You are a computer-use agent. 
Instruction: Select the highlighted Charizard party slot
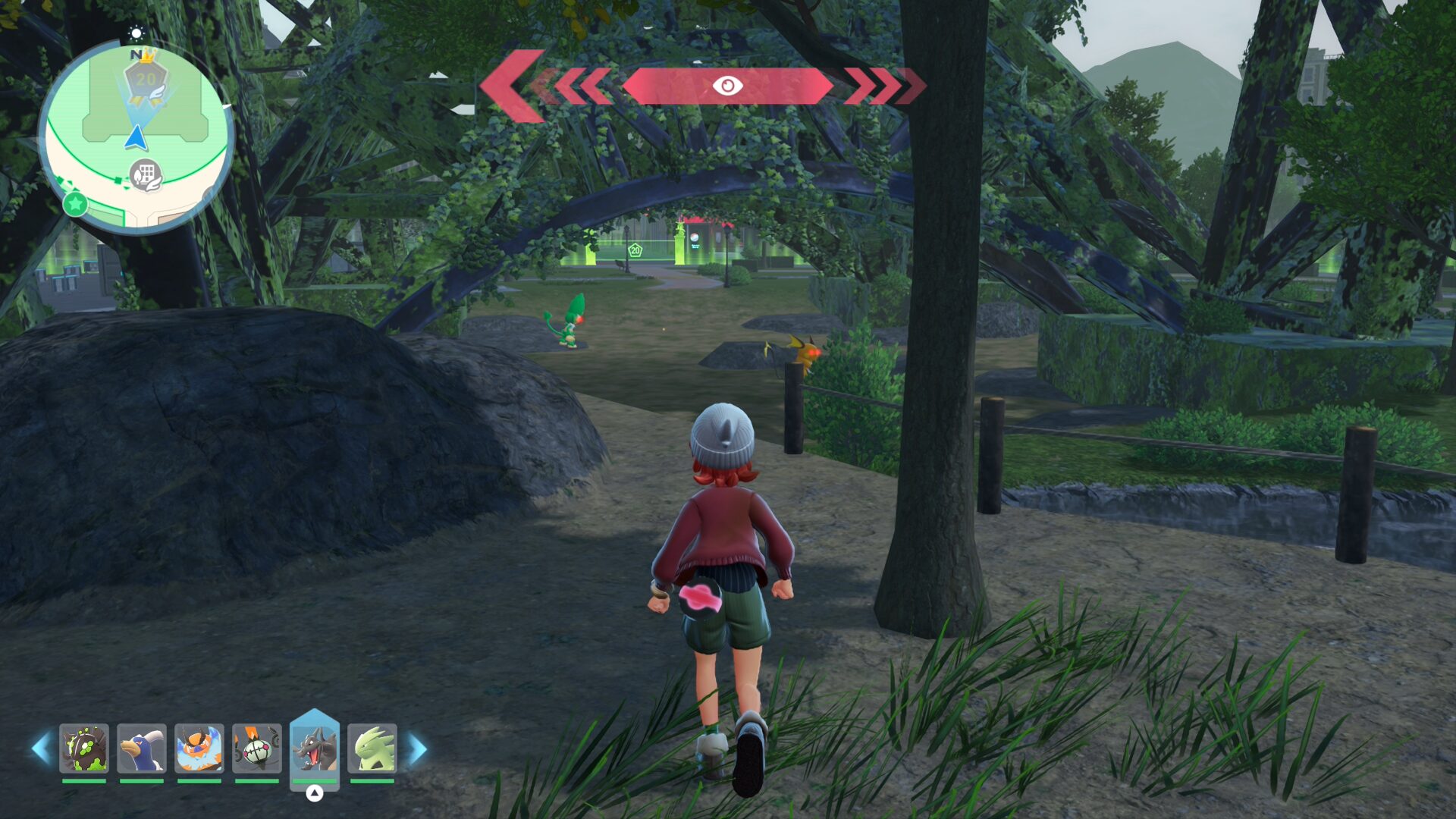pyautogui.click(x=315, y=748)
